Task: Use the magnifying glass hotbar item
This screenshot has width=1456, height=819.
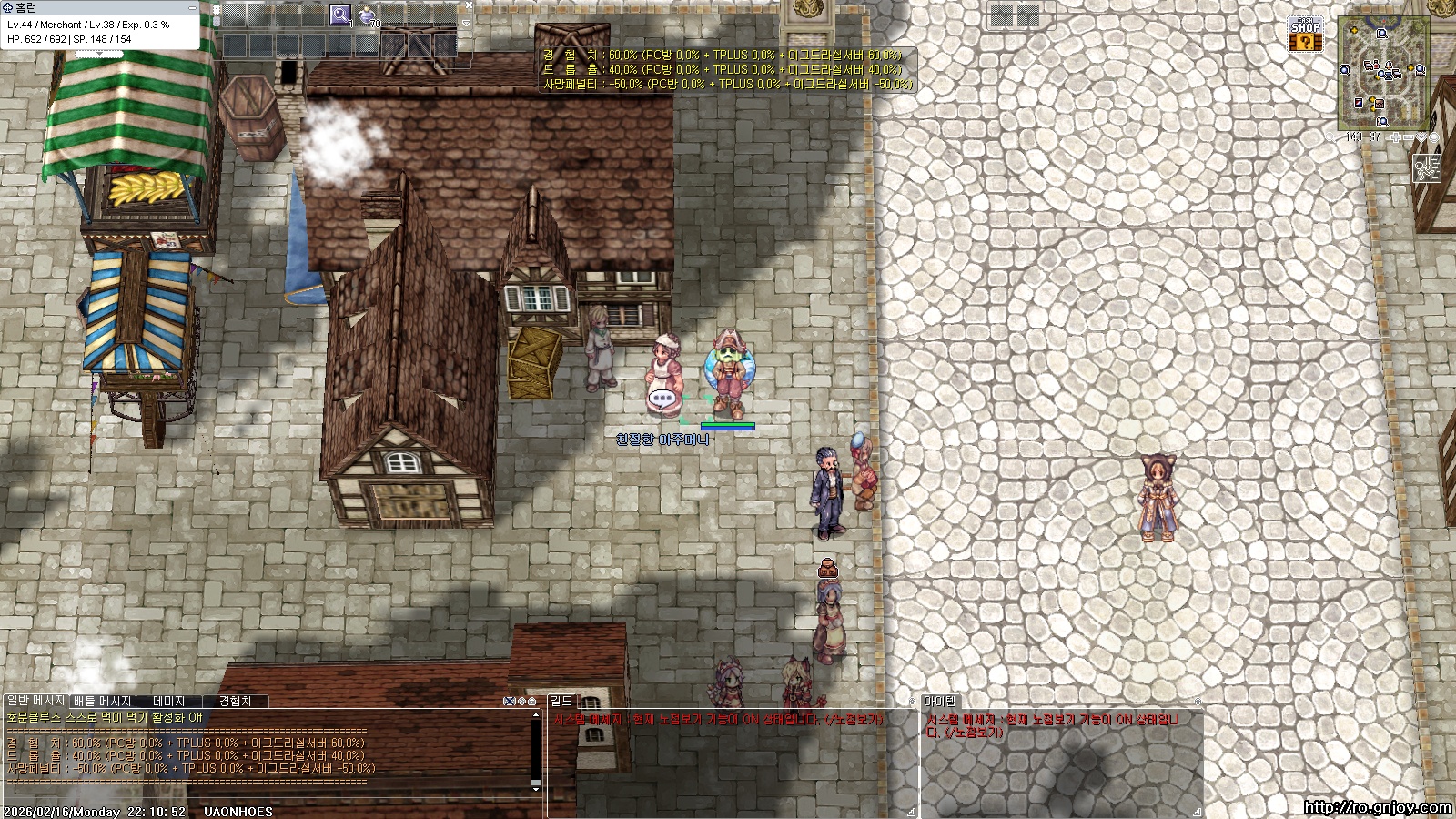Action: tap(339, 15)
